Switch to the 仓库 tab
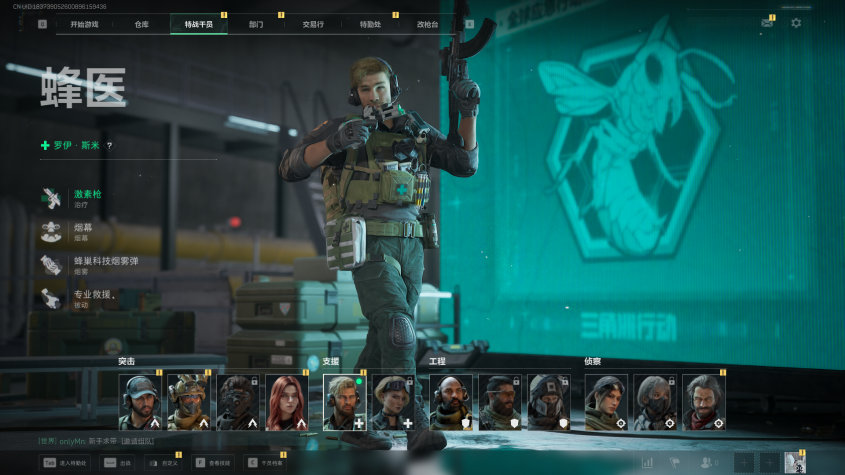 pos(141,24)
